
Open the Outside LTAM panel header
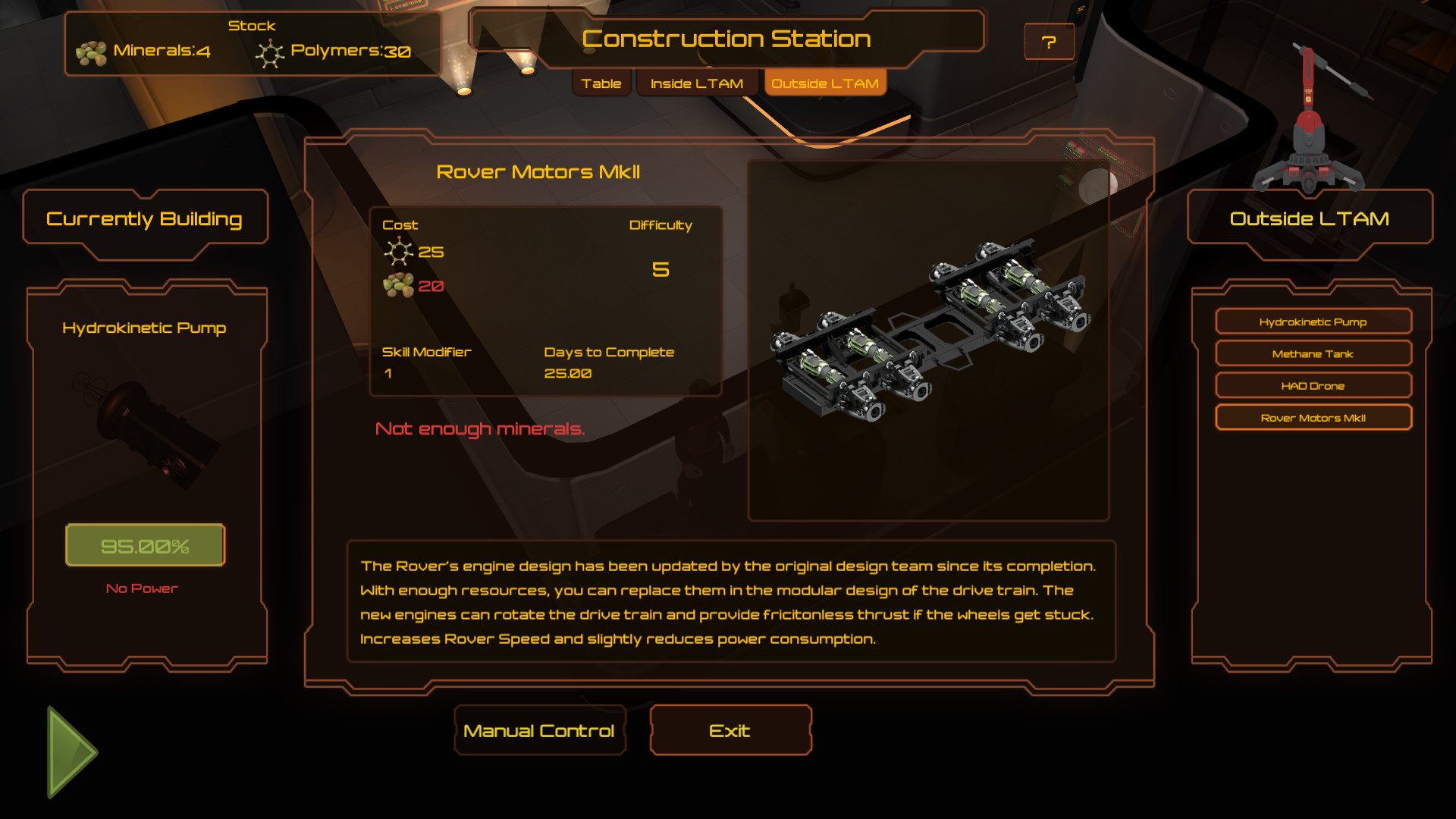[x=1308, y=218]
